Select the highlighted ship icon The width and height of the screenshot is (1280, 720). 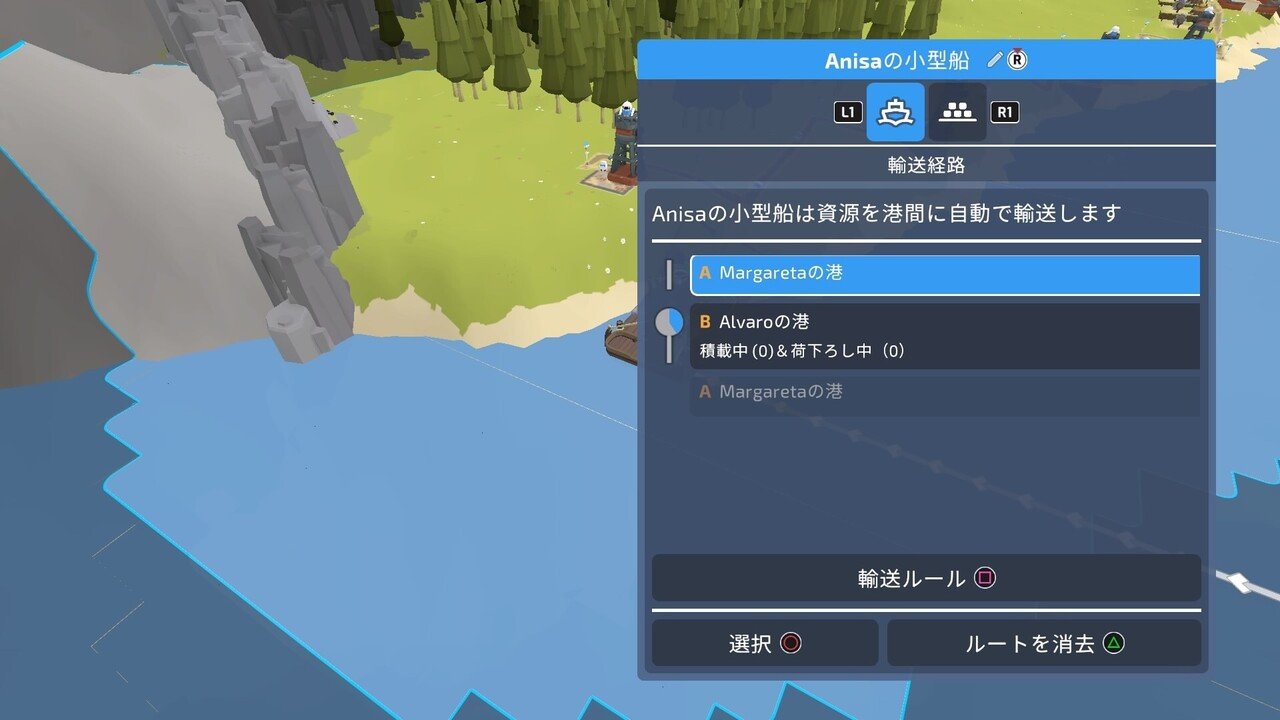click(x=897, y=112)
